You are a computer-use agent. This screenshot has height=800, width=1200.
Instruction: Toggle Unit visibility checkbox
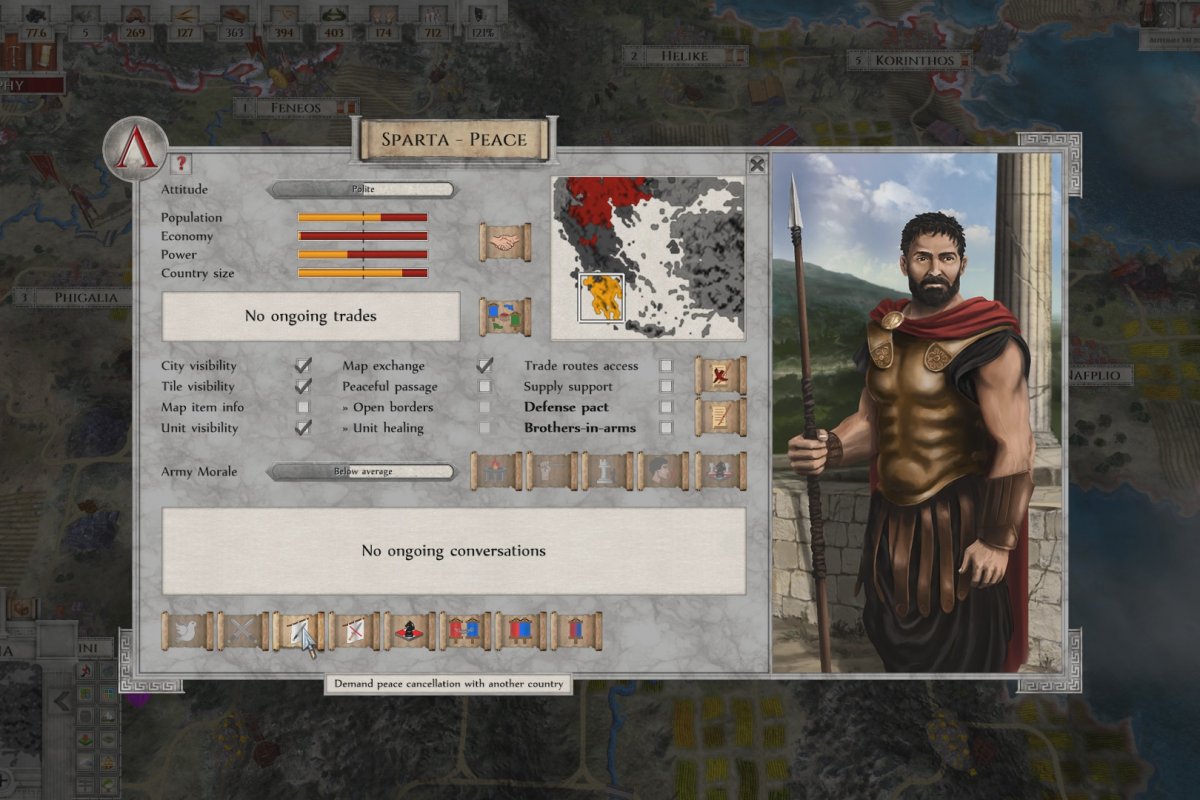pyautogui.click(x=303, y=428)
